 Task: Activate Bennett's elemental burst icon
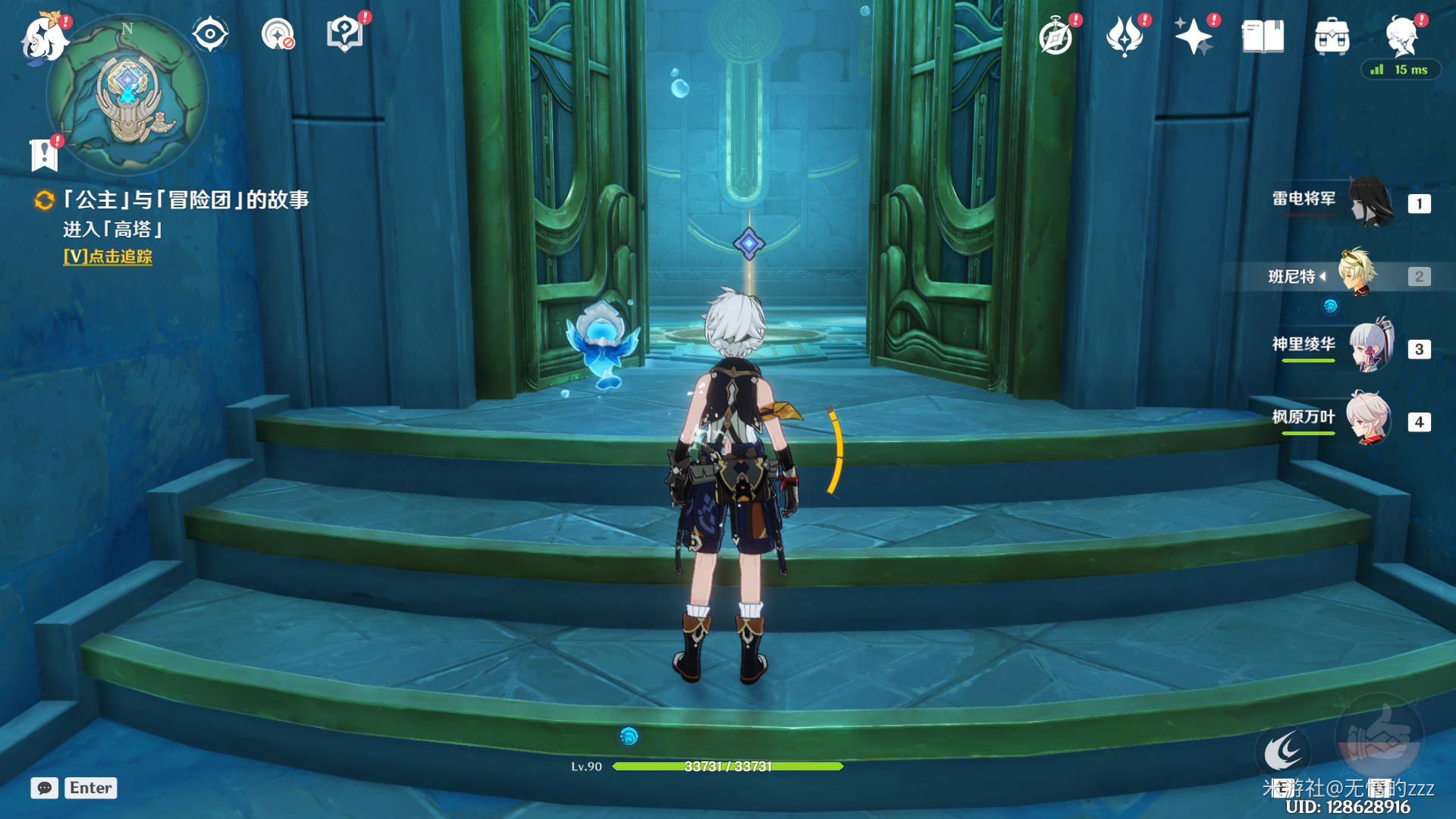1379,737
